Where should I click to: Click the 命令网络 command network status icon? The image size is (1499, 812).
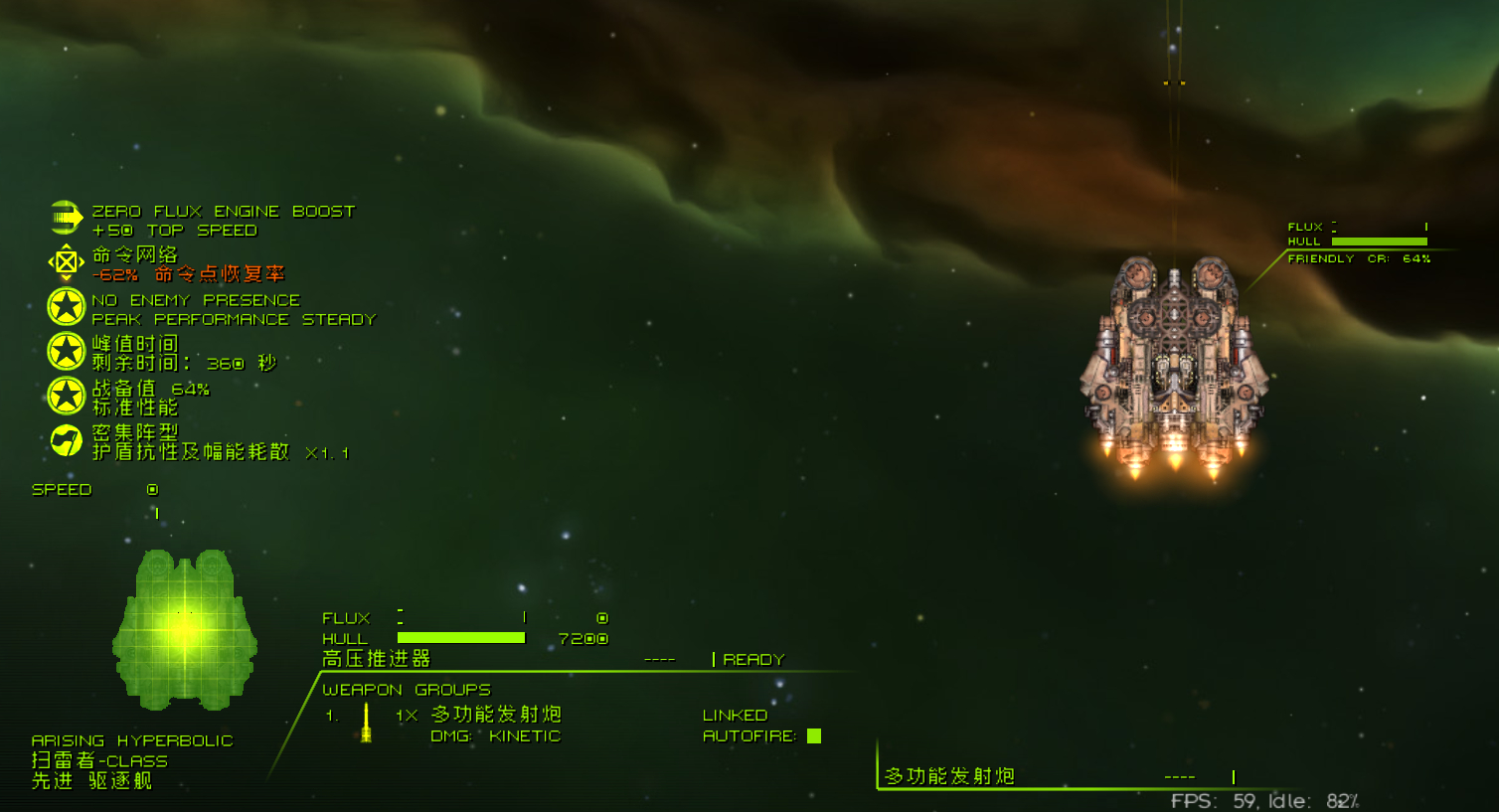66,262
